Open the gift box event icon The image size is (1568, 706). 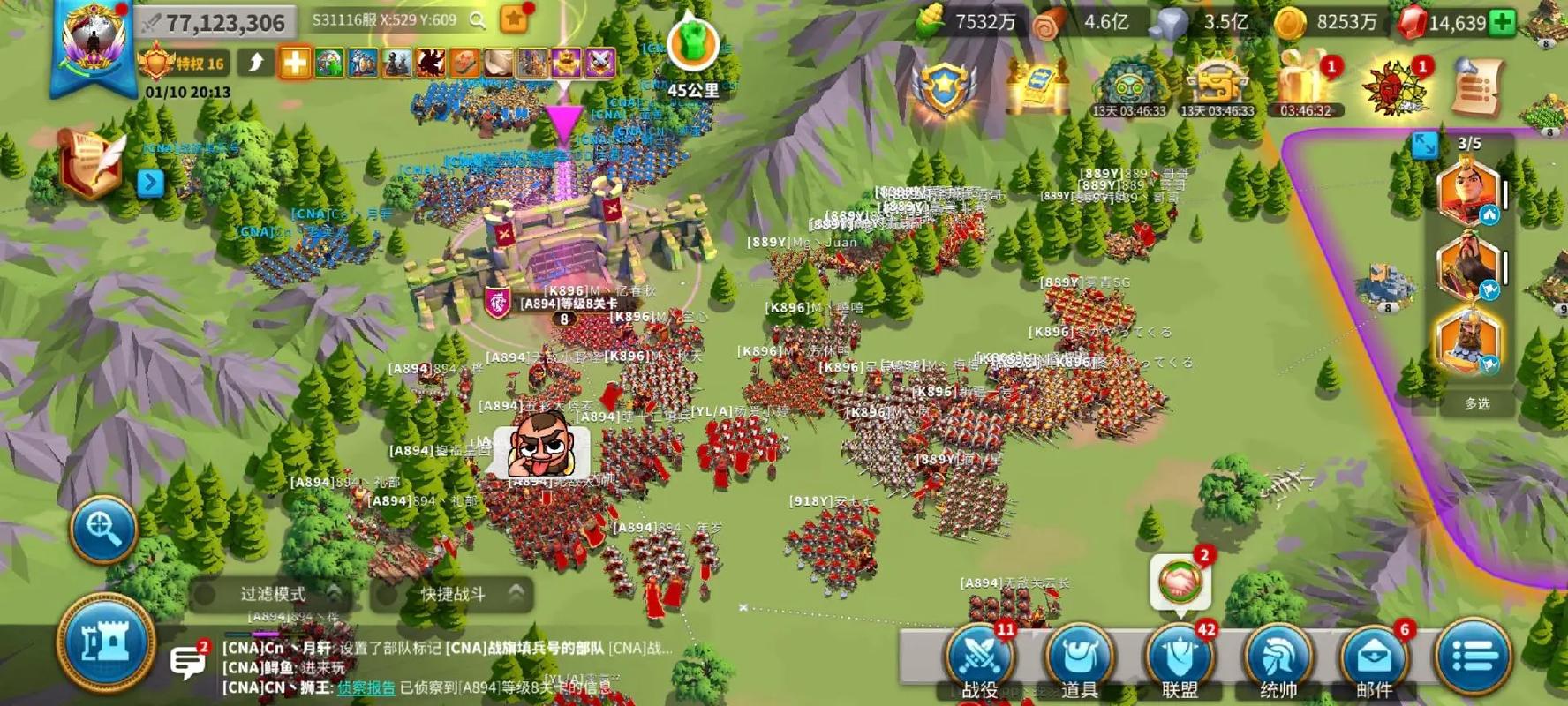1303,84
